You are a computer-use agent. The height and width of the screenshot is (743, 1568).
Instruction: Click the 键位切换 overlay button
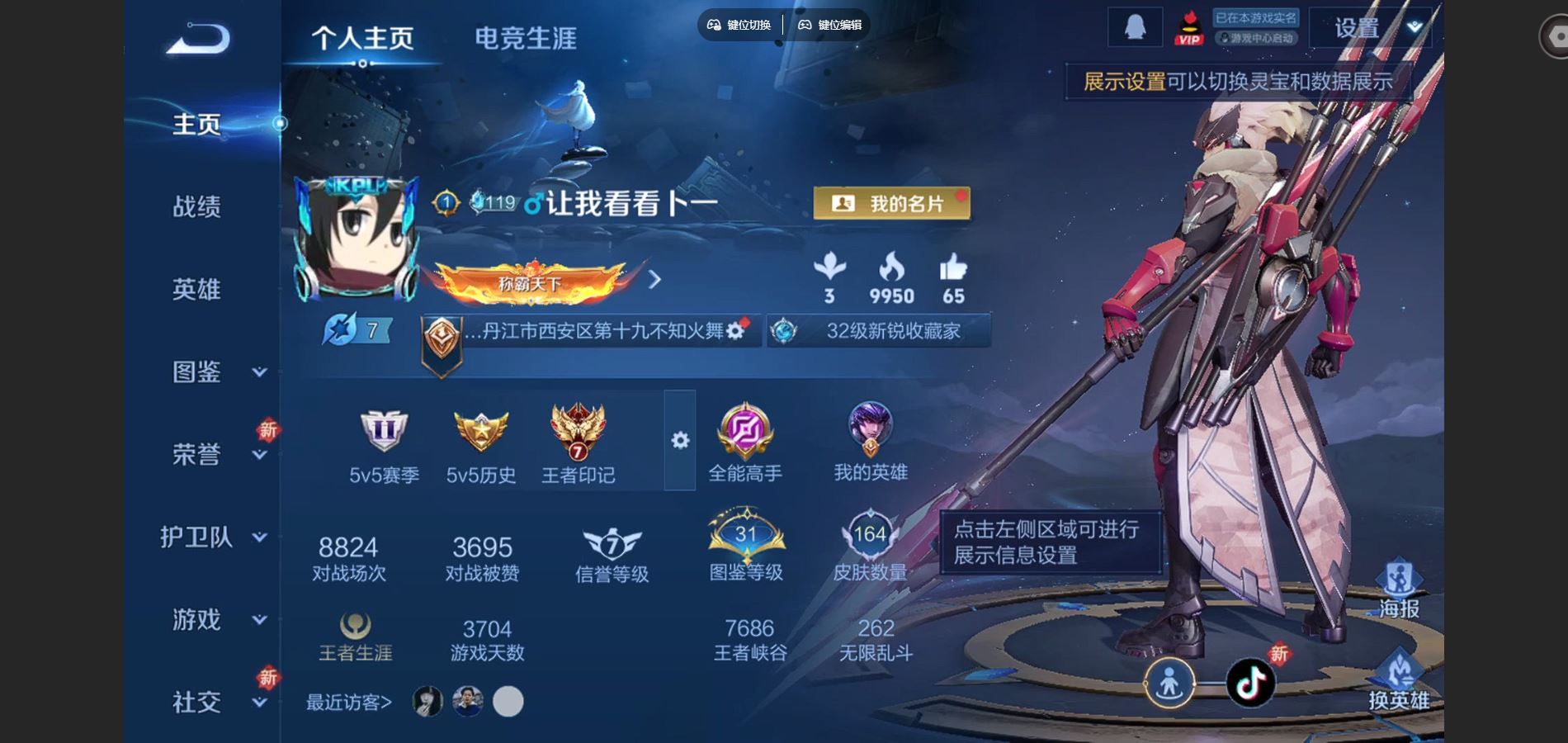click(x=739, y=25)
